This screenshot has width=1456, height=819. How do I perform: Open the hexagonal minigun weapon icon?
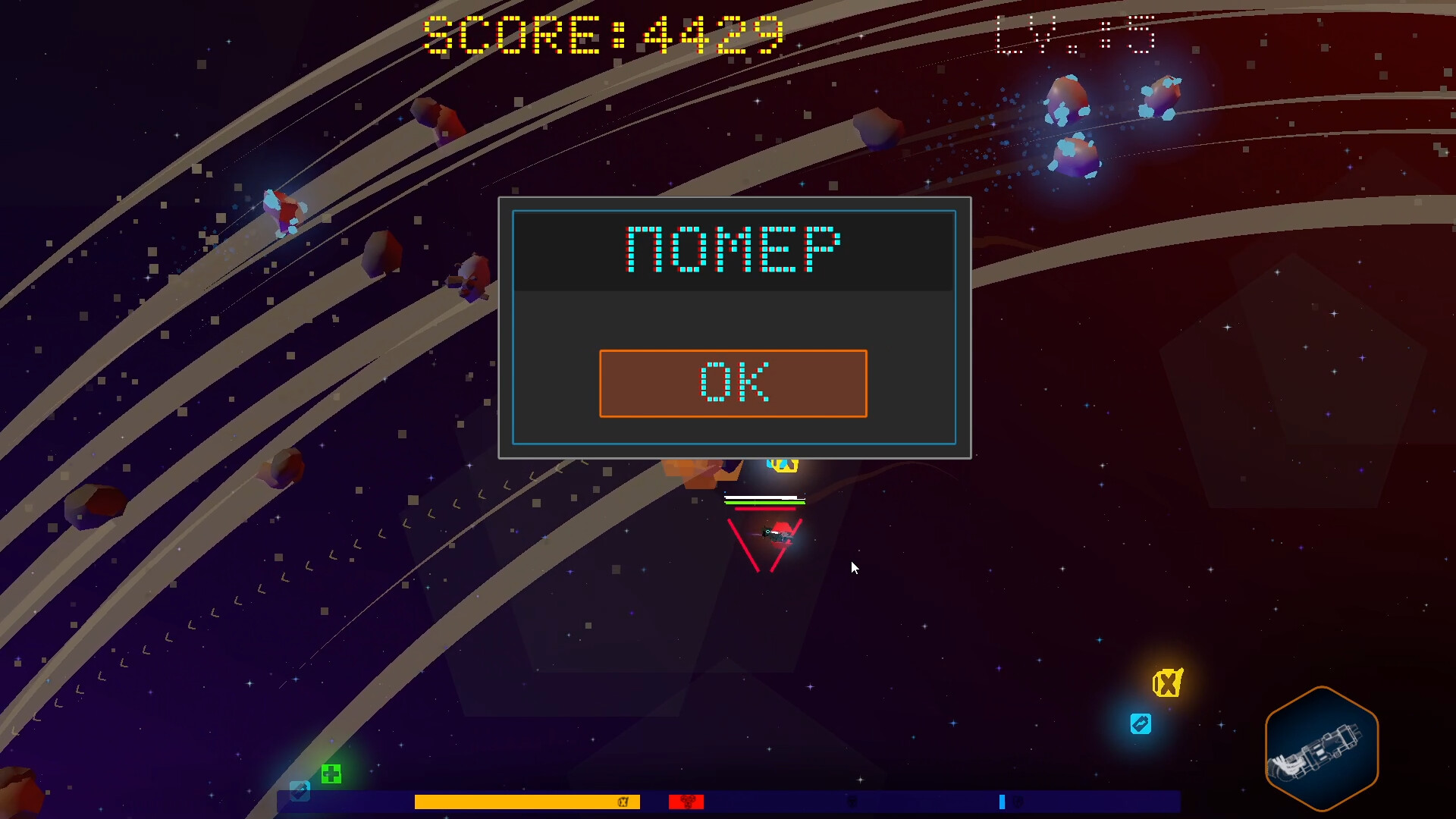pyautogui.click(x=1322, y=748)
